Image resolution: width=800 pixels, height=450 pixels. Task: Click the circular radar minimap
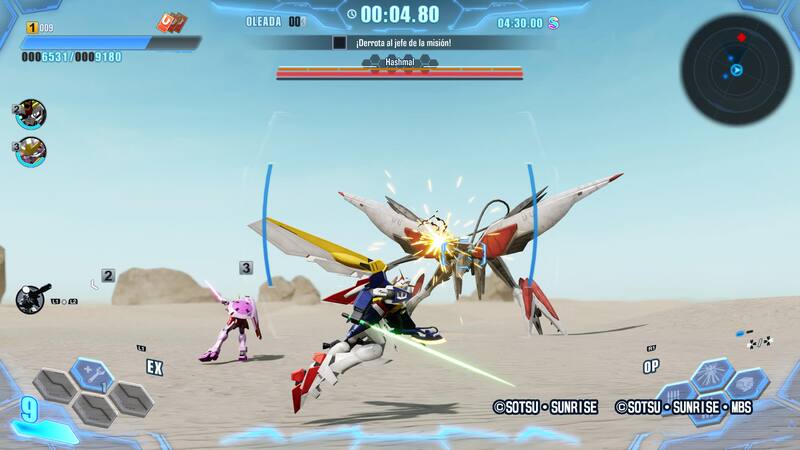(736, 69)
